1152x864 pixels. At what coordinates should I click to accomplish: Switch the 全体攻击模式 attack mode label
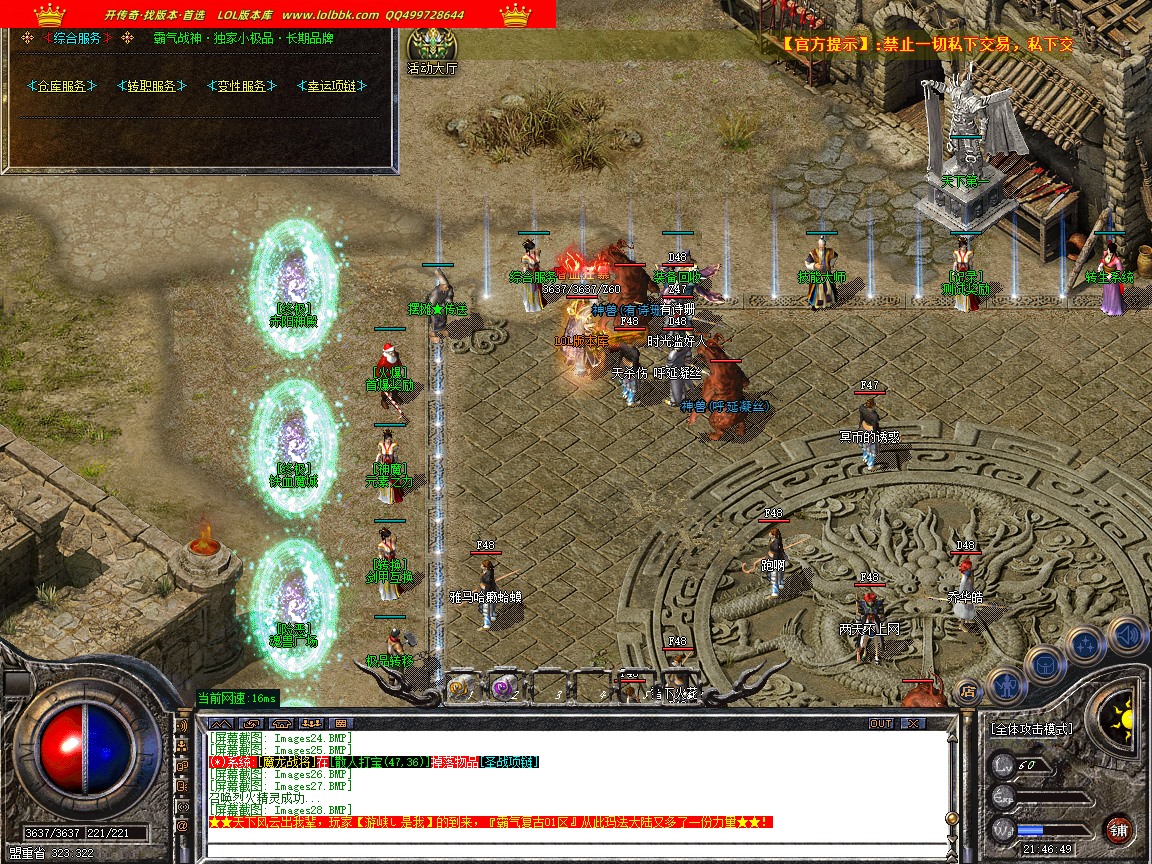click(1032, 729)
